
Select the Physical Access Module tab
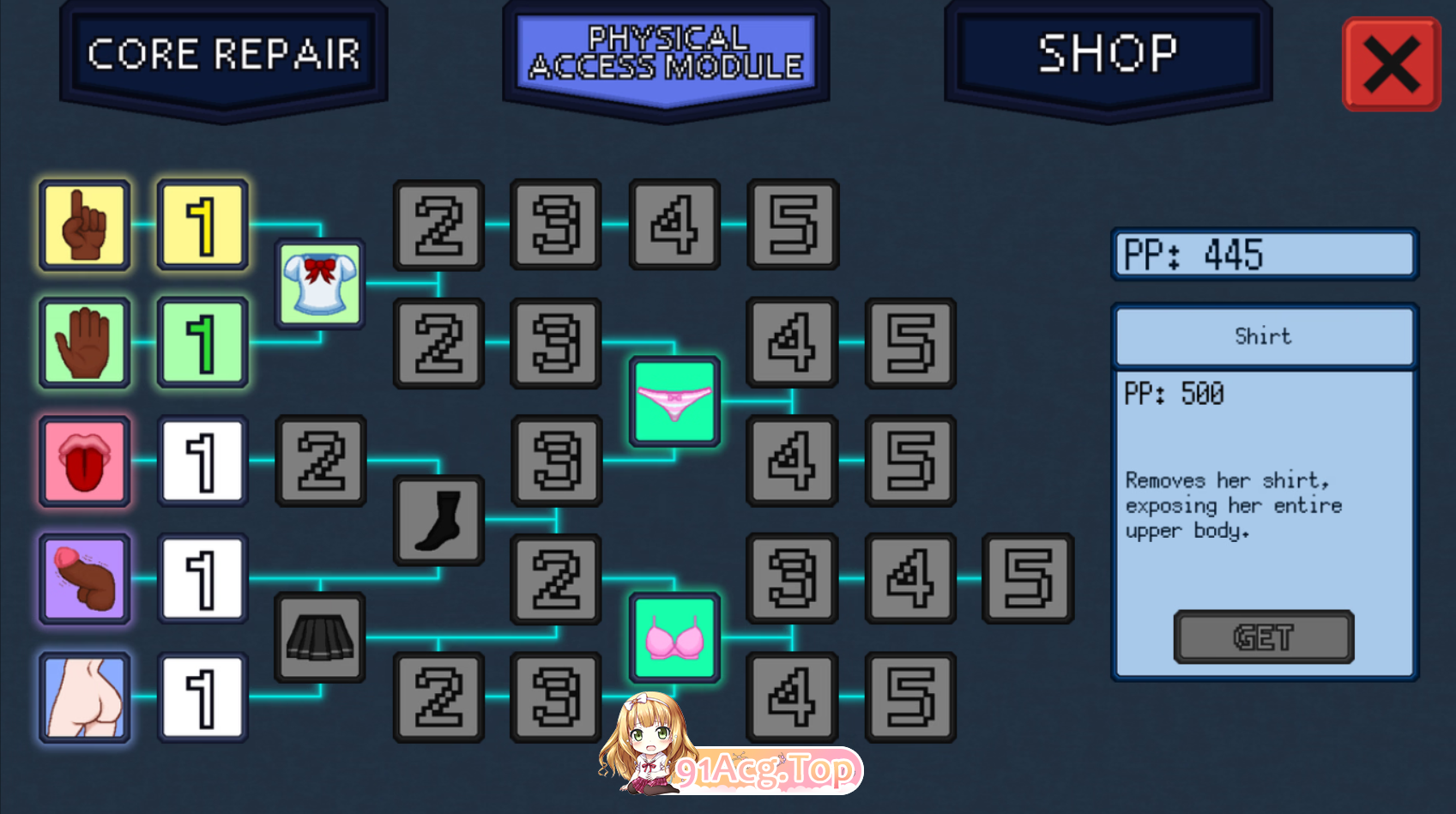point(666,51)
